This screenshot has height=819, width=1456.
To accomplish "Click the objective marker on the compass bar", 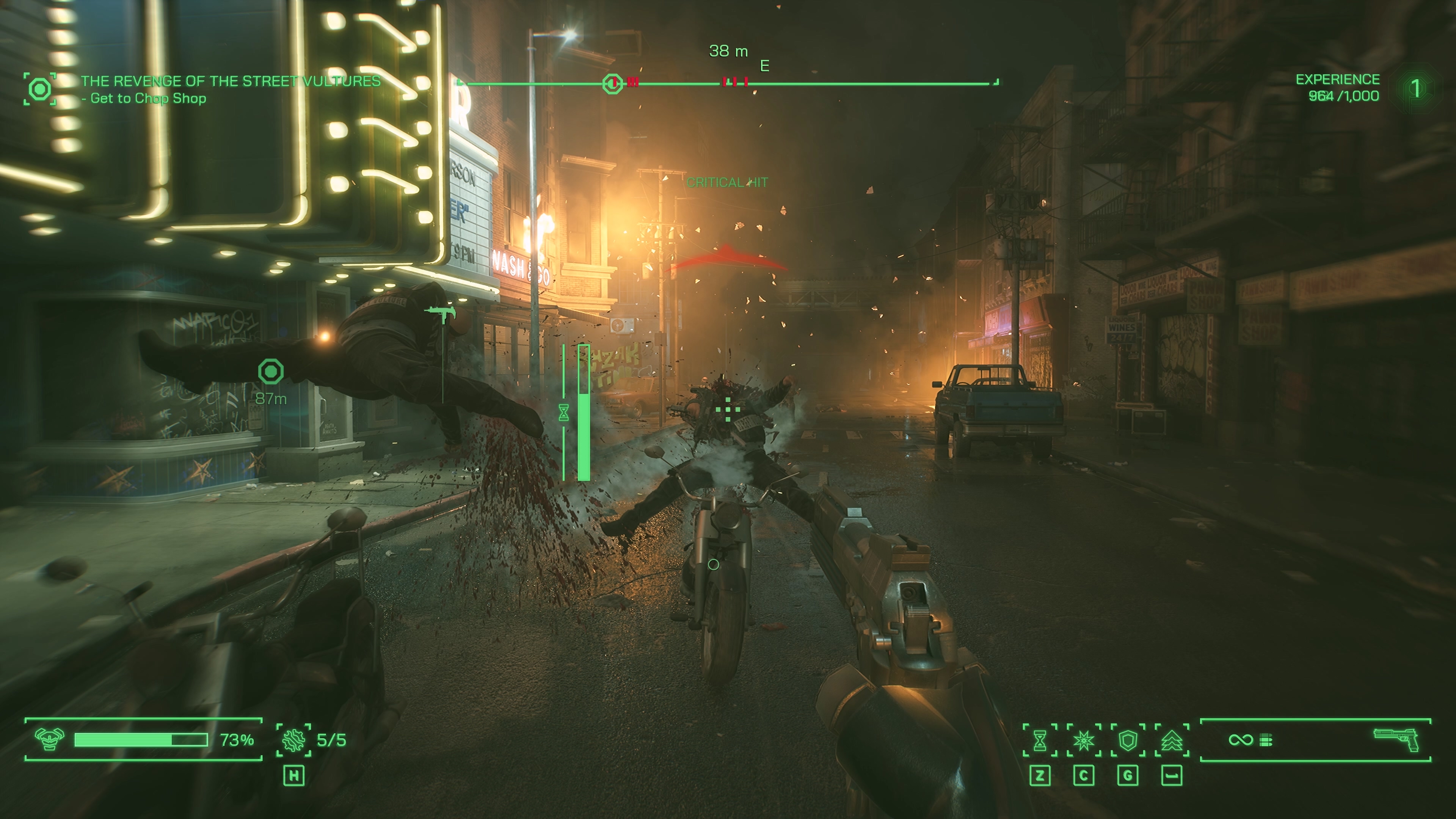I will [x=612, y=84].
